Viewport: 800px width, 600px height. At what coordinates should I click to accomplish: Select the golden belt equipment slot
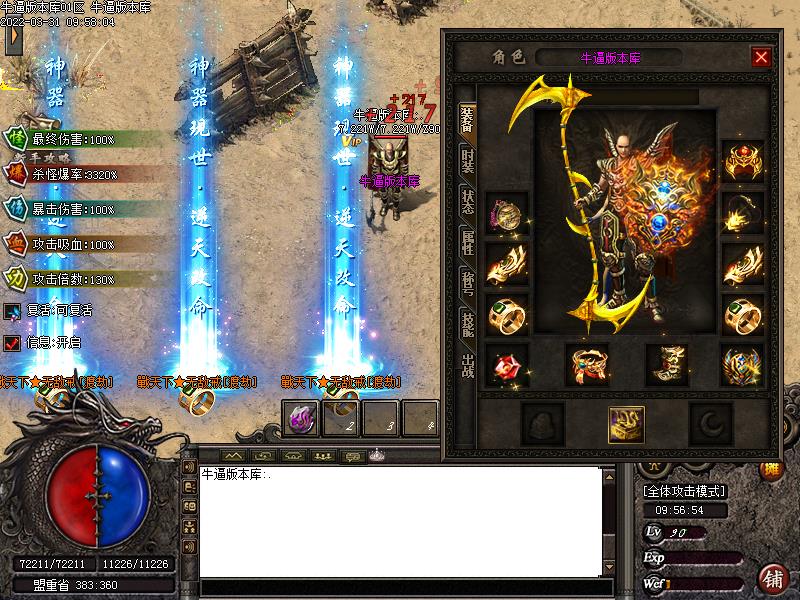coord(588,365)
